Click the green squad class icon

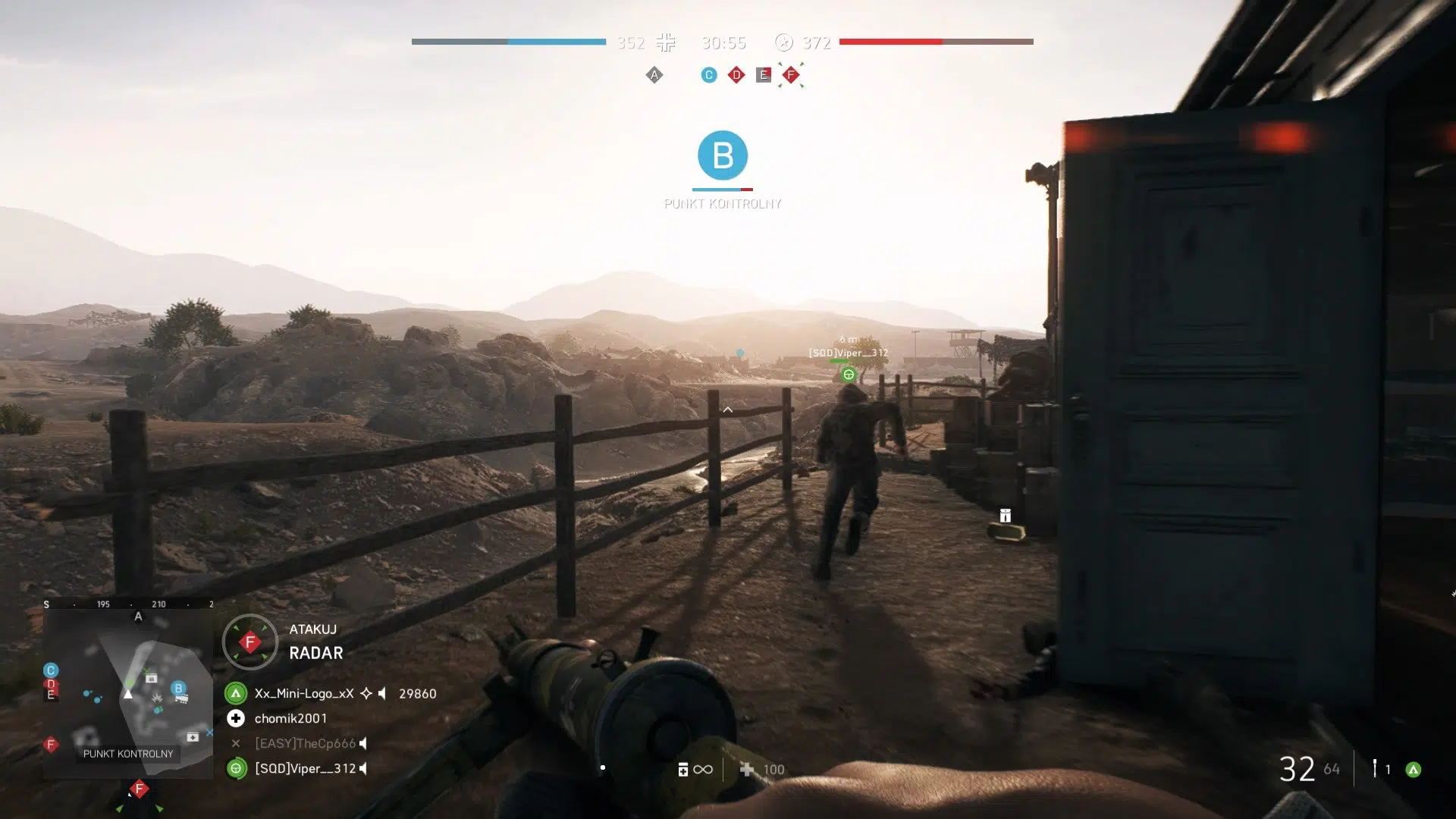click(1413, 770)
